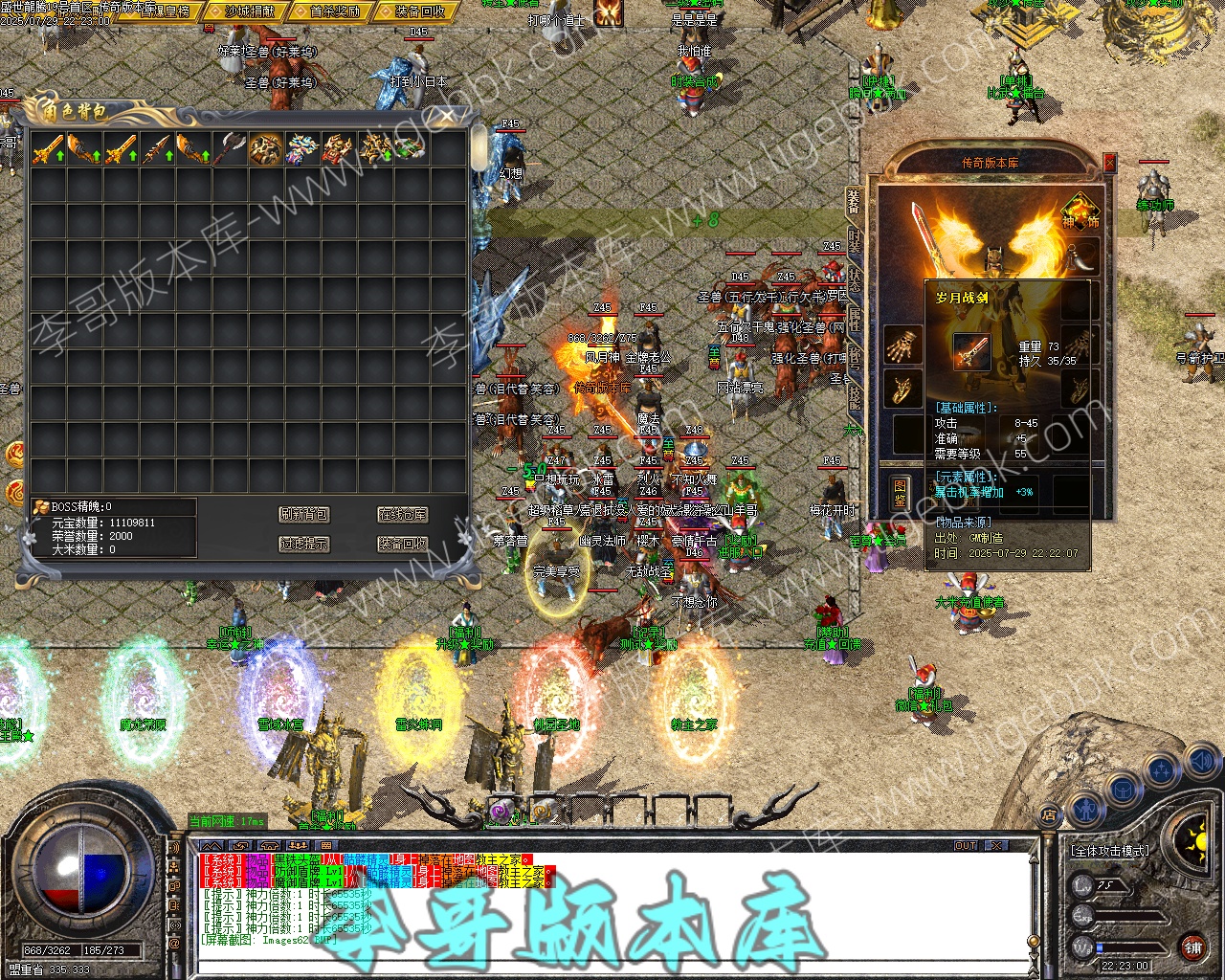Switch to the 属性 attributes tab
Viewport: 1225px width, 980px height.
click(x=854, y=319)
